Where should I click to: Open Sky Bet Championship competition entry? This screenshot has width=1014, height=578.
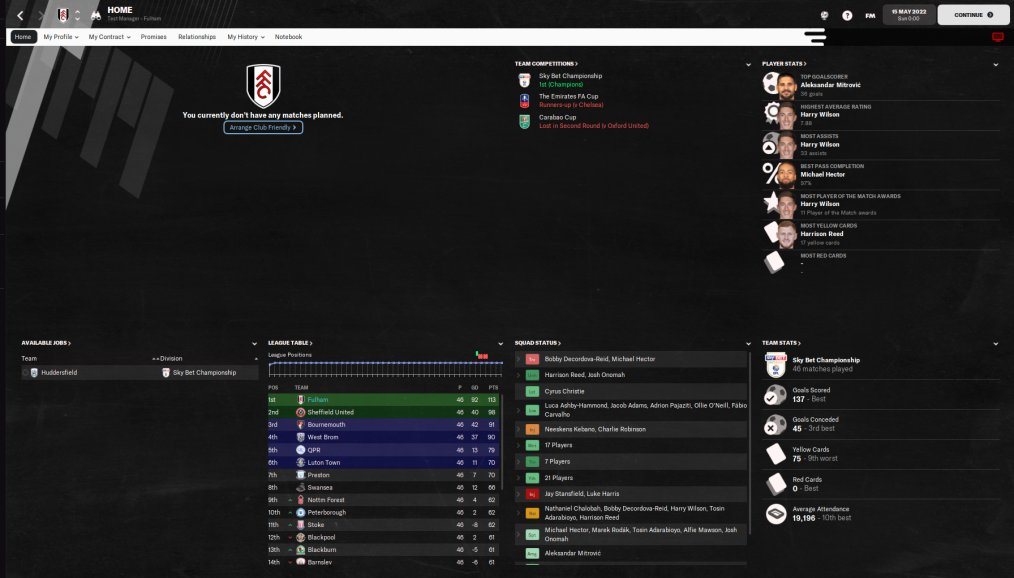click(x=570, y=76)
